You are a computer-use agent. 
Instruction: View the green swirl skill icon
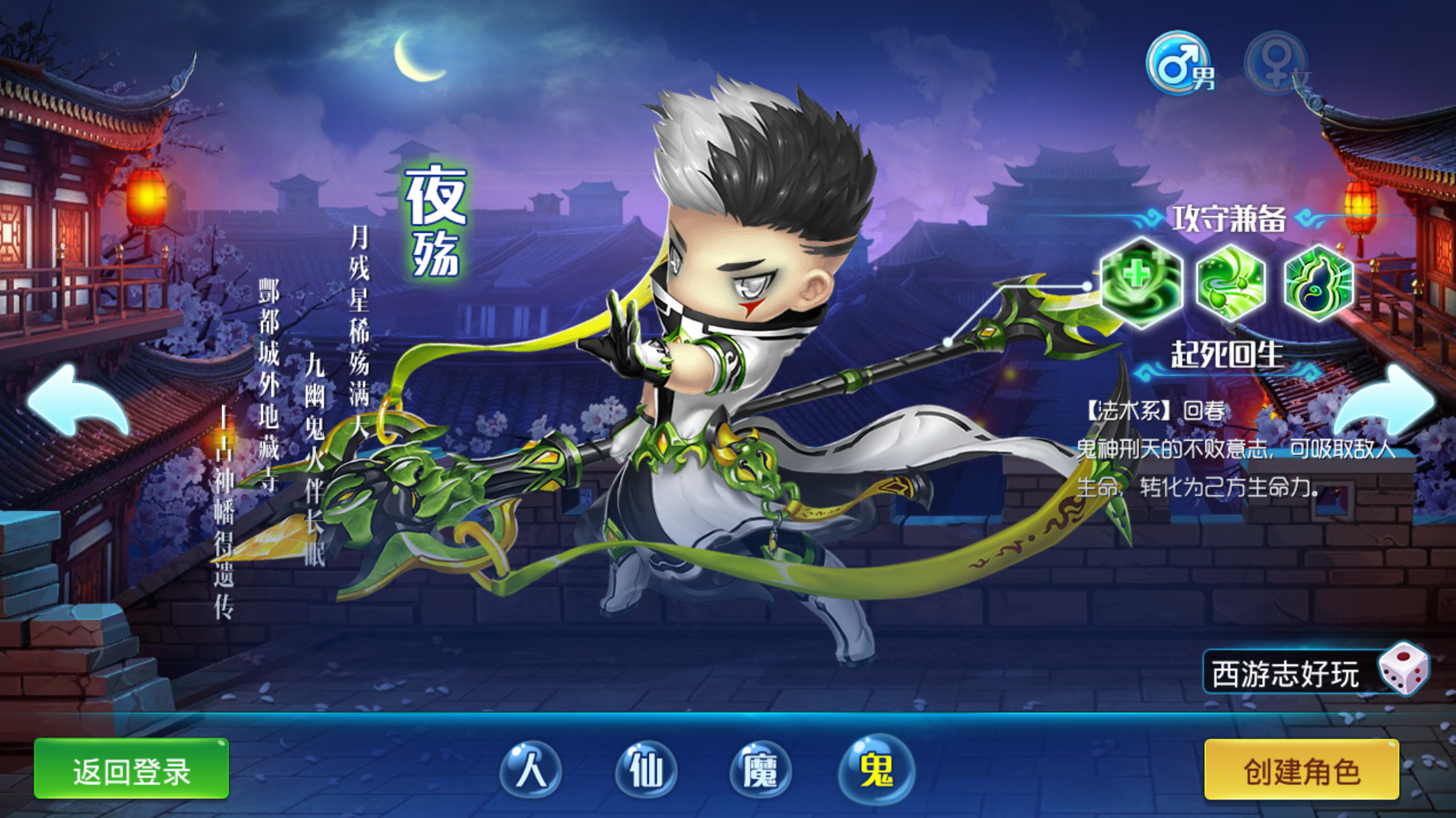[1230, 282]
